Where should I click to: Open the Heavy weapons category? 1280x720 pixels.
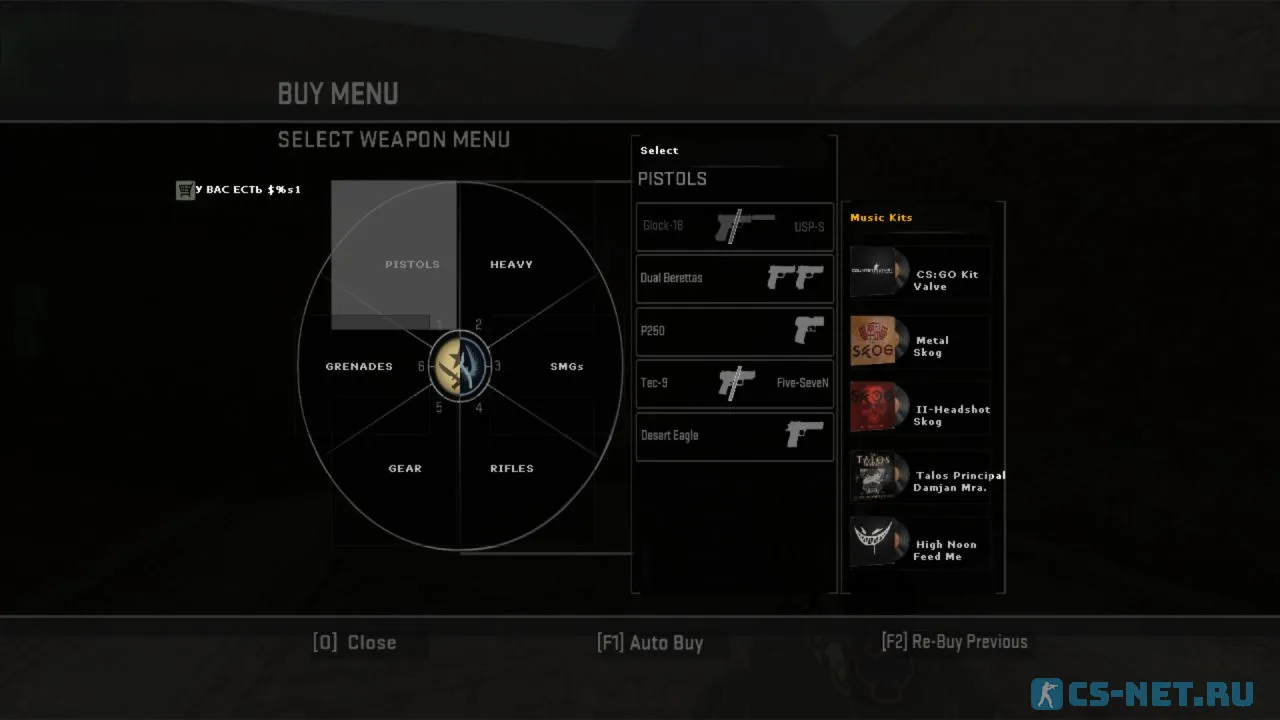point(511,264)
